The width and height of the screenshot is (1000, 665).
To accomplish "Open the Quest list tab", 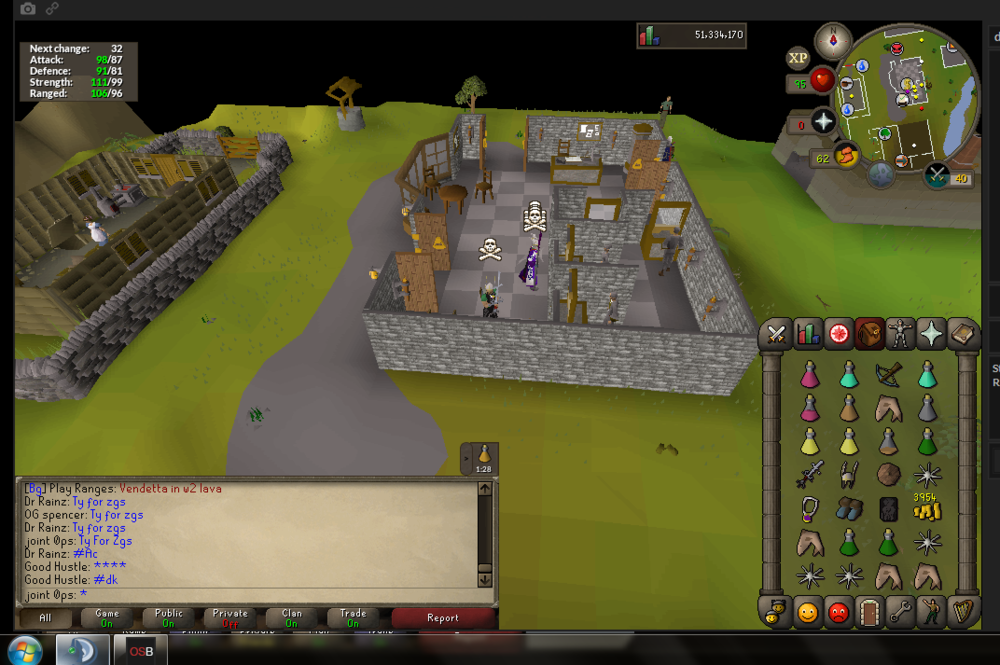I will (x=838, y=335).
